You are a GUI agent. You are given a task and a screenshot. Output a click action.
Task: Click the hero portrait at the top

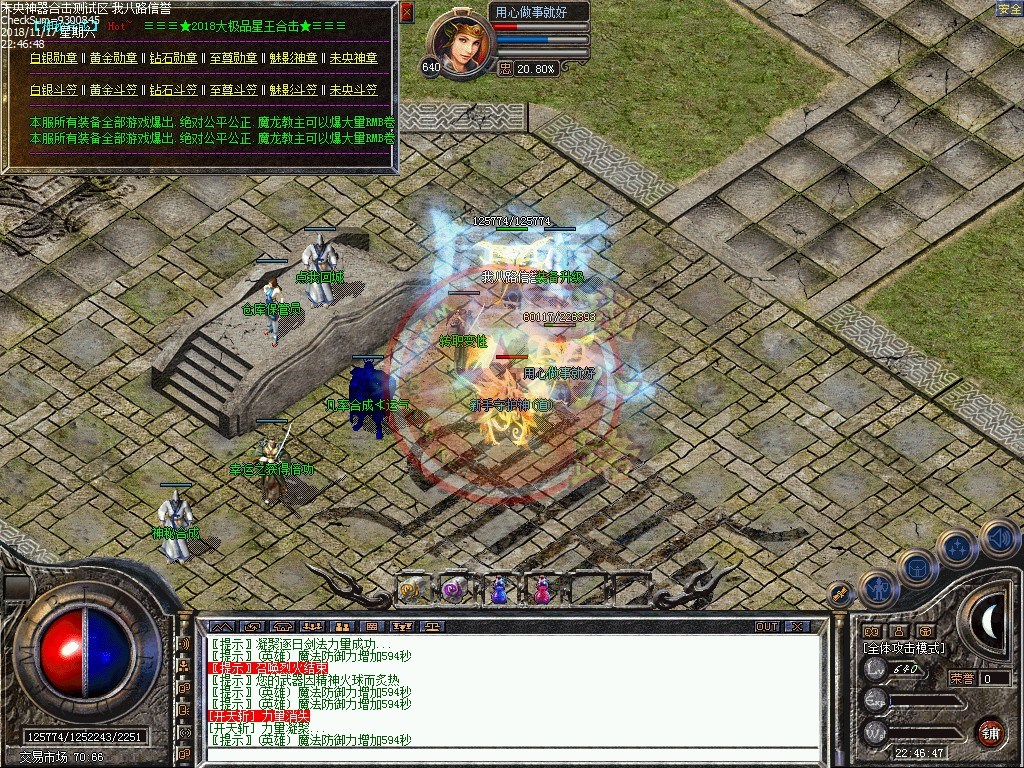click(461, 44)
